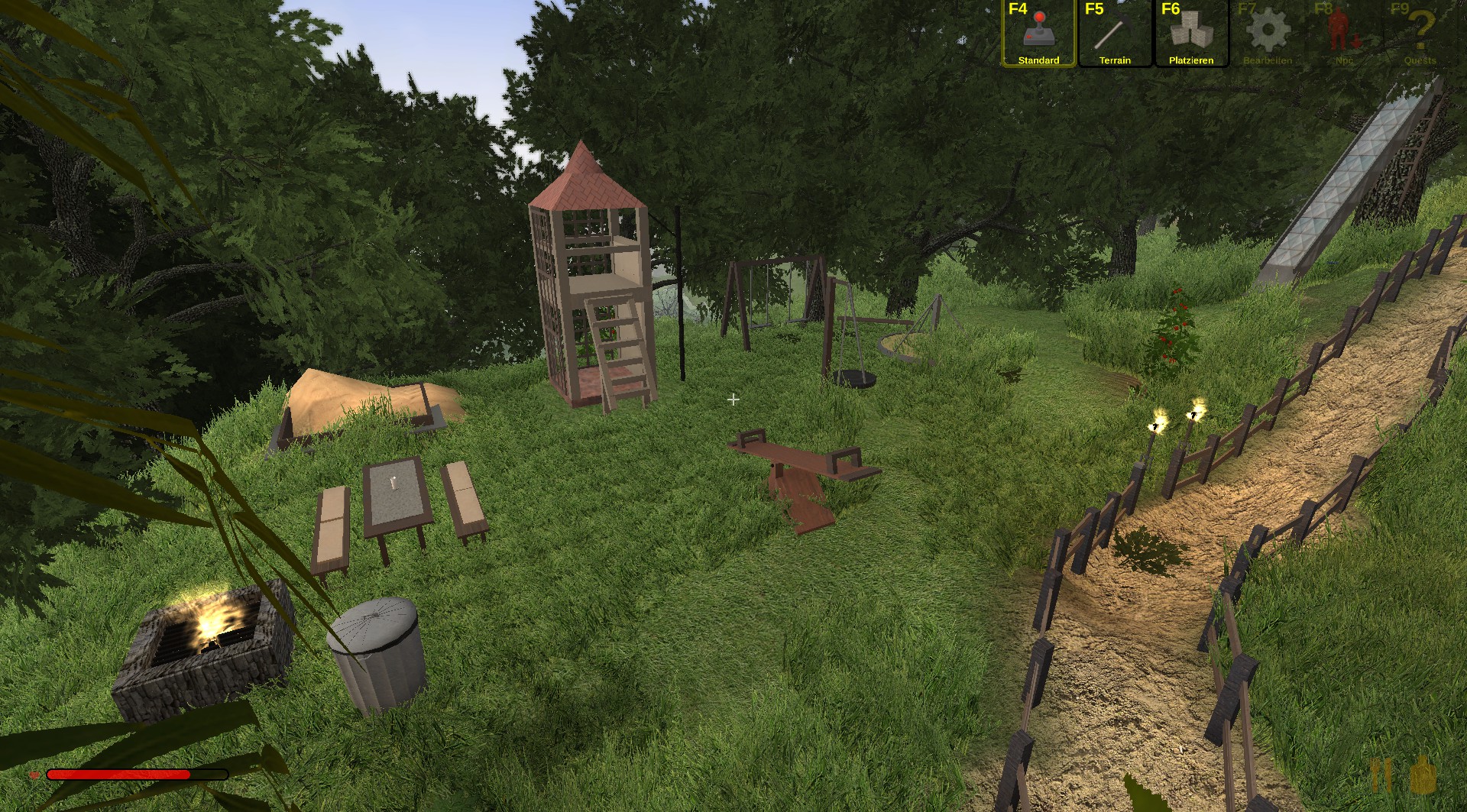Select the Standard mode joystick button
1467x812 pixels.
click(1038, 34)
